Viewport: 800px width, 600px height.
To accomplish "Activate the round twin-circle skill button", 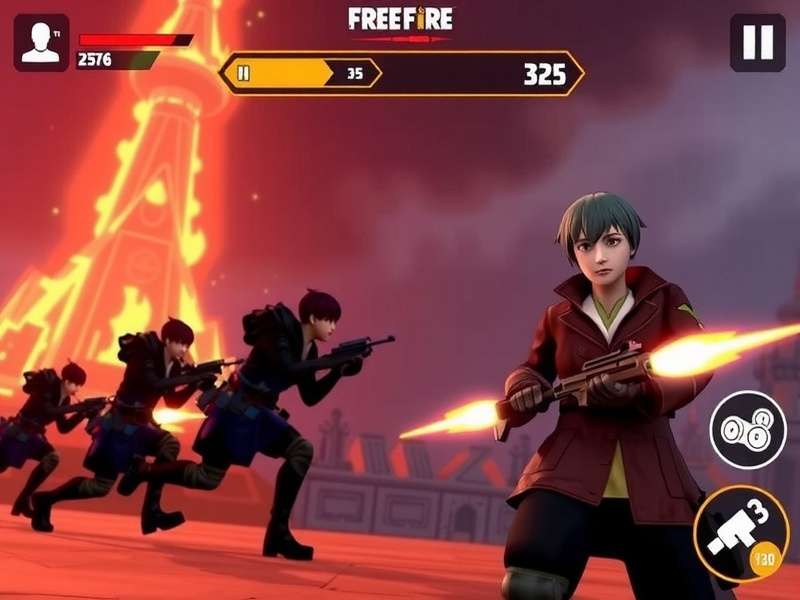I will point(748,429).
